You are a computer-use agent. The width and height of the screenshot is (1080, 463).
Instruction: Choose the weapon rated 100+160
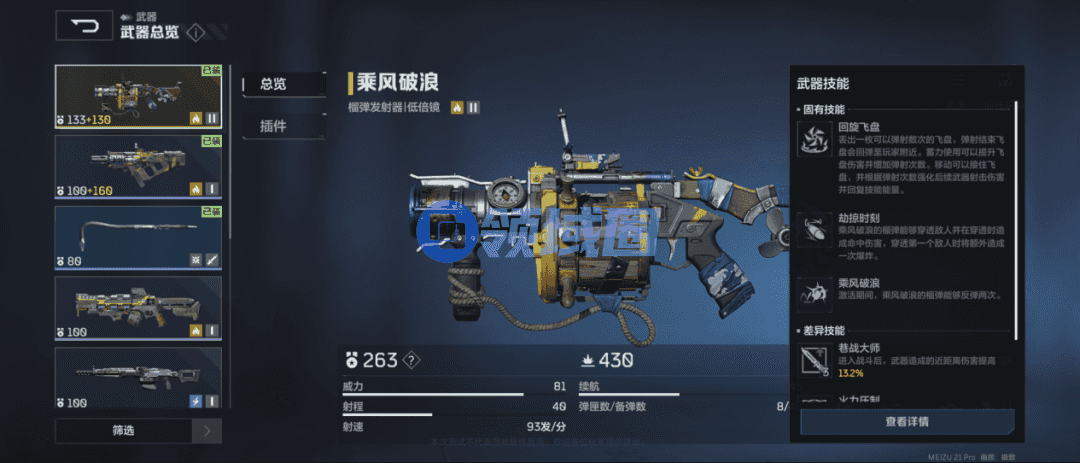click(138, 165)
